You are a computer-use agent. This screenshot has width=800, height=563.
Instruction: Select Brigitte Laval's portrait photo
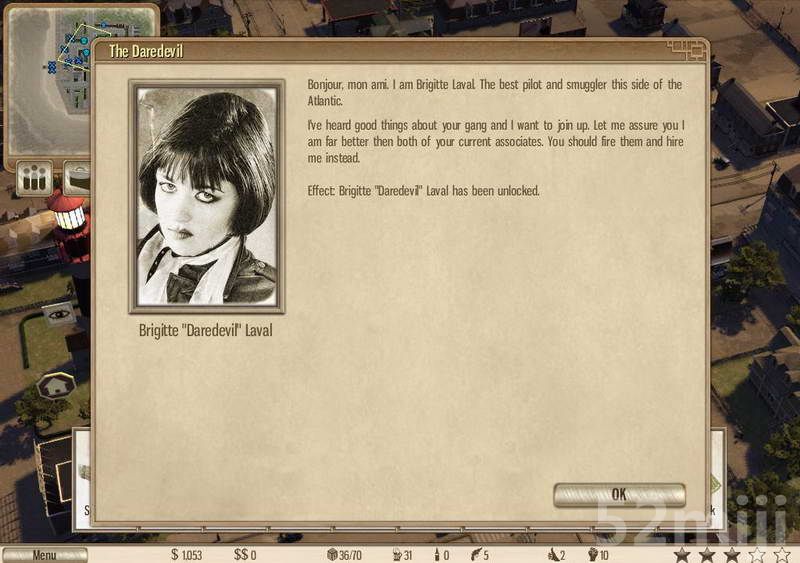pos(207,195)
